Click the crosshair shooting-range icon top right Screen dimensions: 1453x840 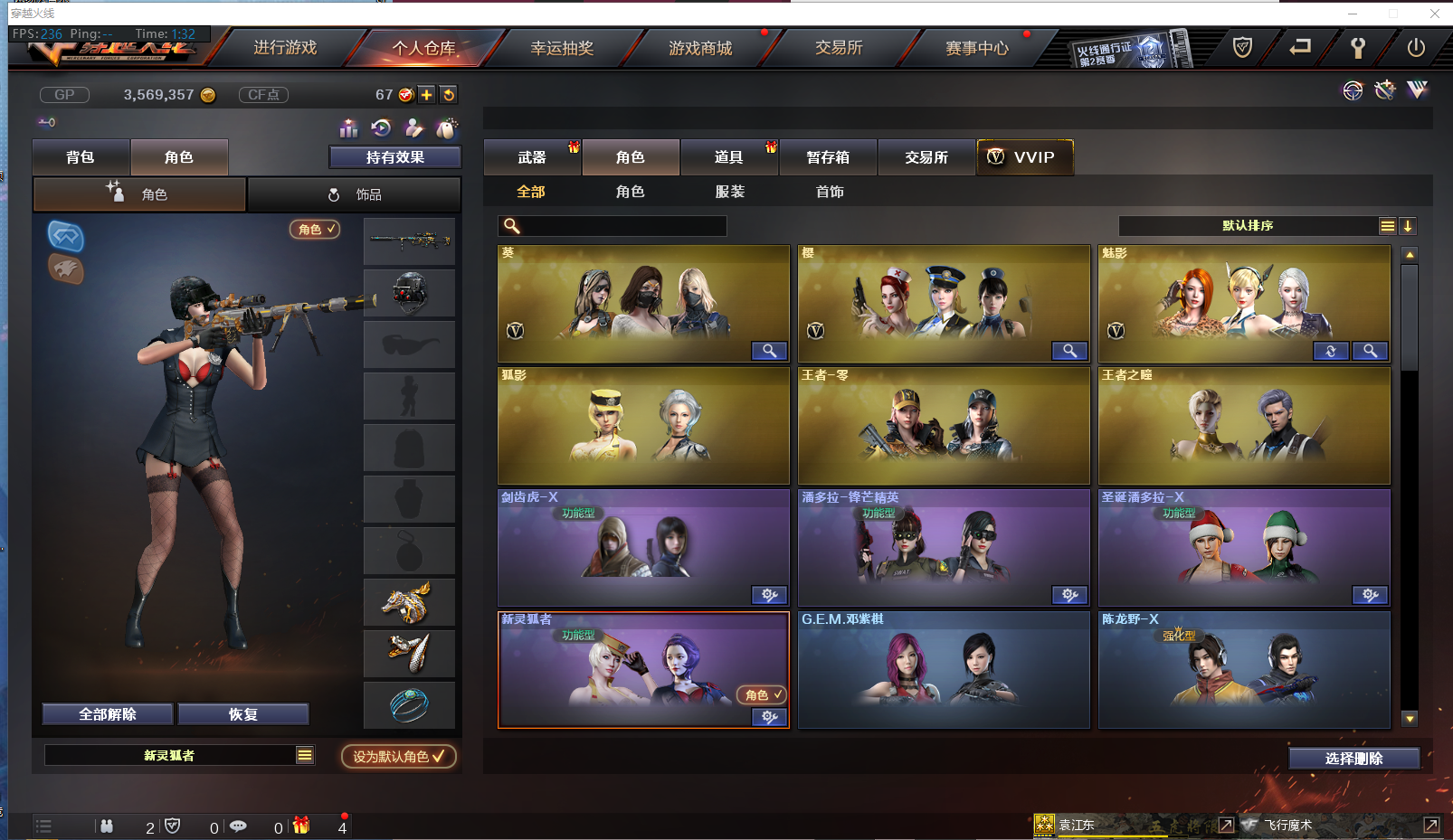click(x=1352, y=90)
